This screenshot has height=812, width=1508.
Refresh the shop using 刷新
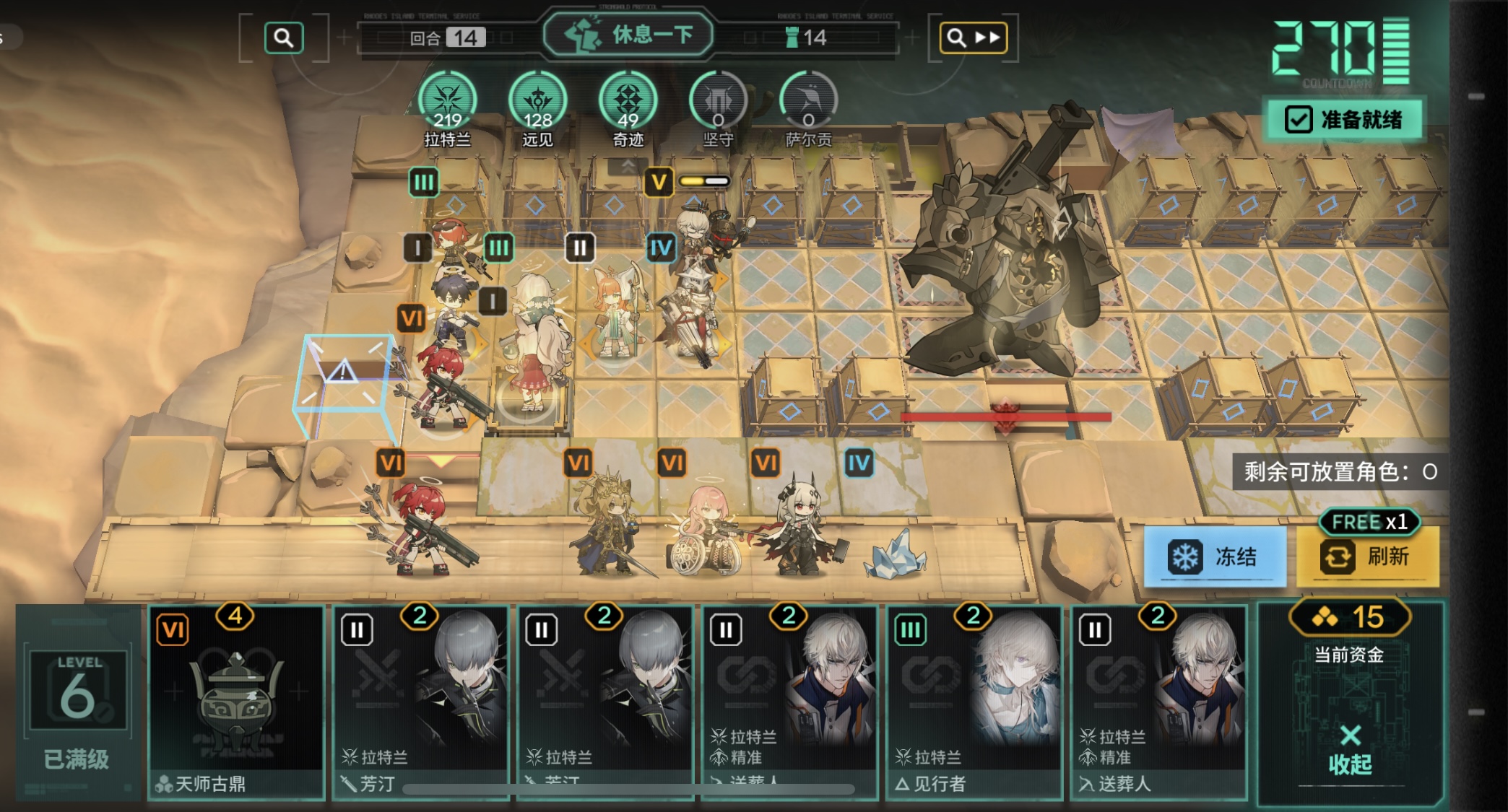pyautogui.click(x=1367, y=556)
